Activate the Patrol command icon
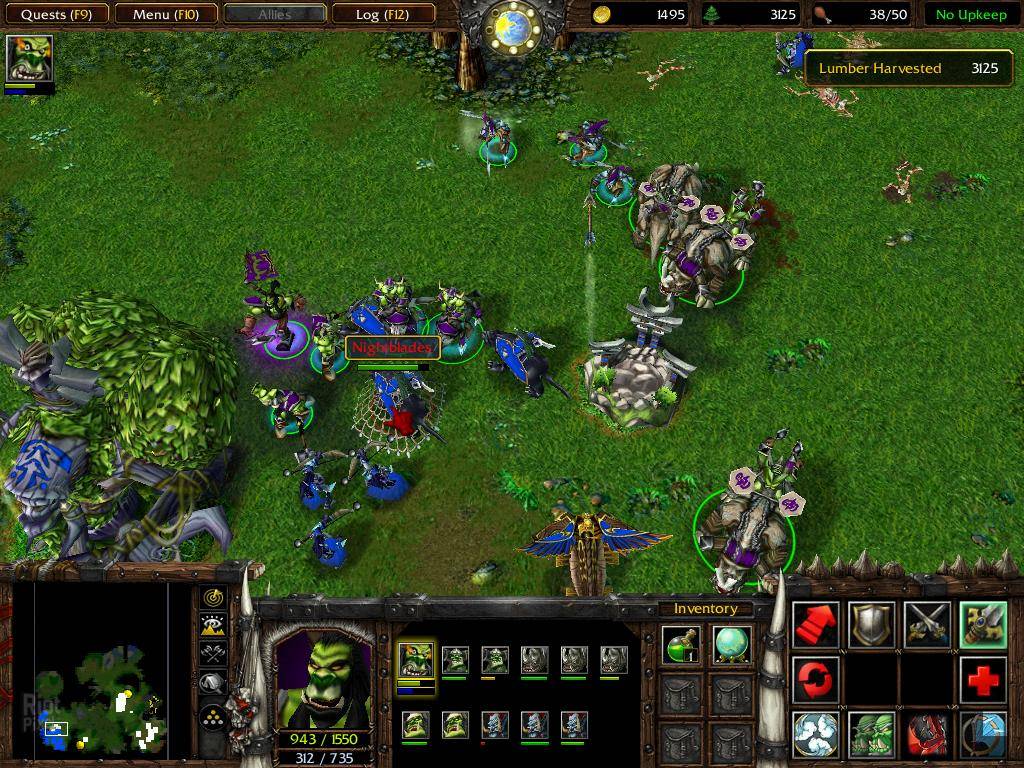This screenshot has width=1024, height=768. point(983,624)
